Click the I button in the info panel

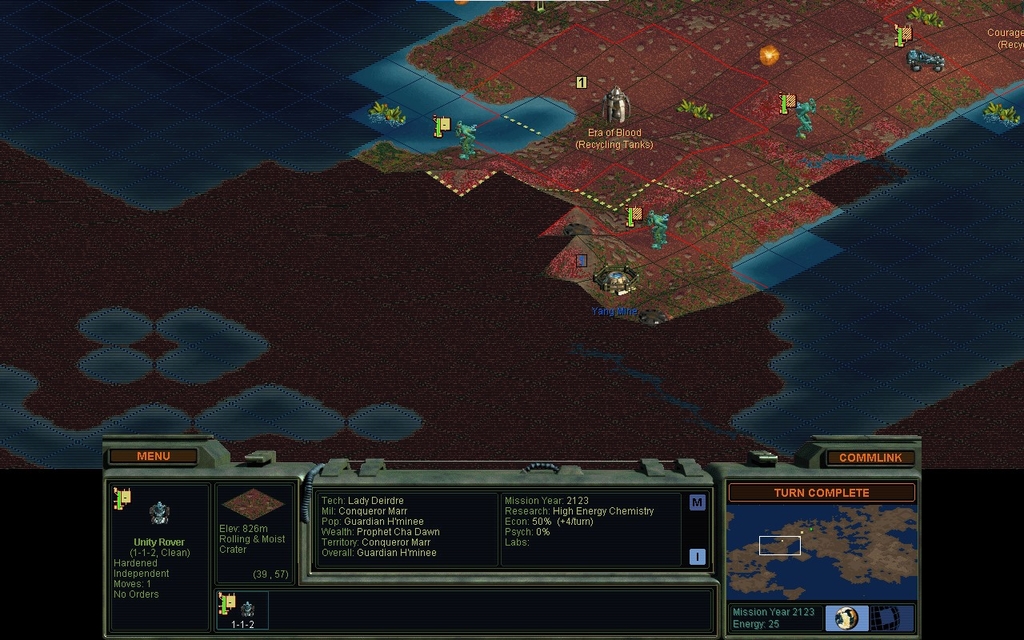[x=697, y=557]
